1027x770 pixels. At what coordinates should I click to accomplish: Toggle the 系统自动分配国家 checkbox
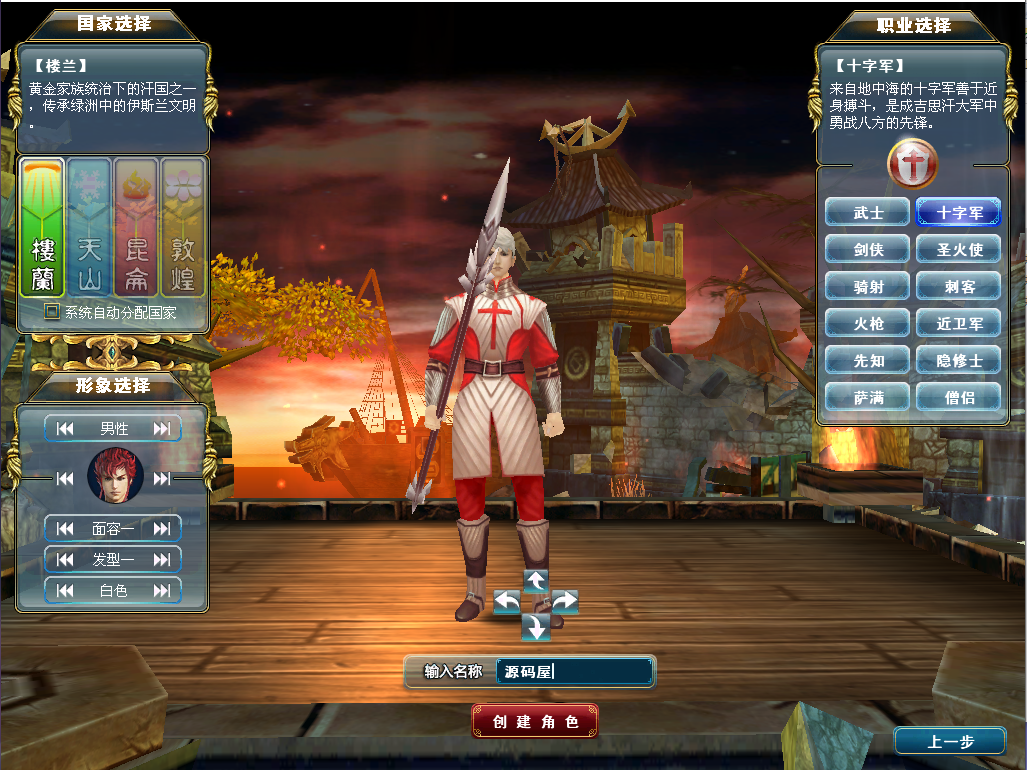pos(51,312)
